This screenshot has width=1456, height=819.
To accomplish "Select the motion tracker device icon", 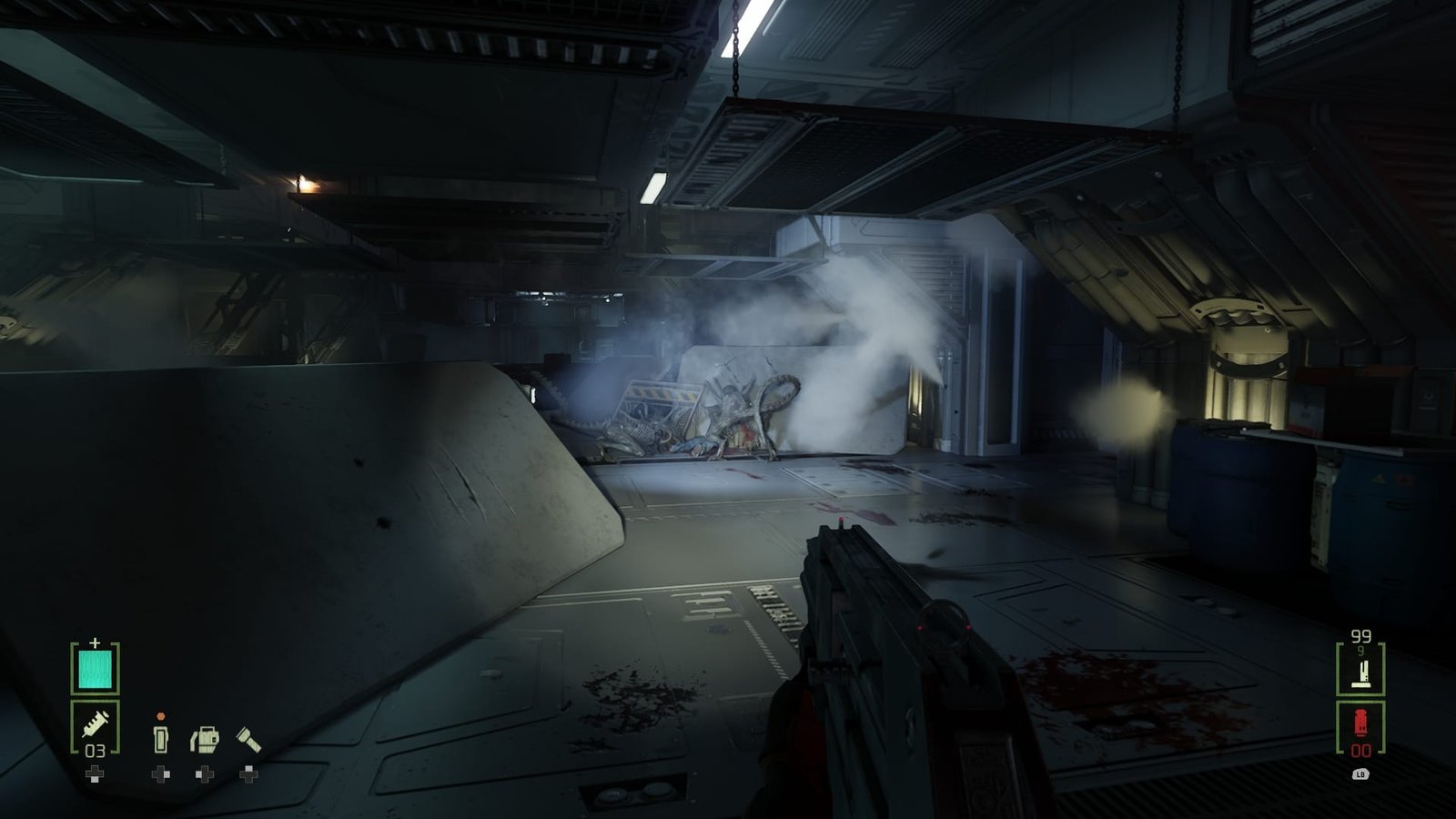I will (160, 738).
